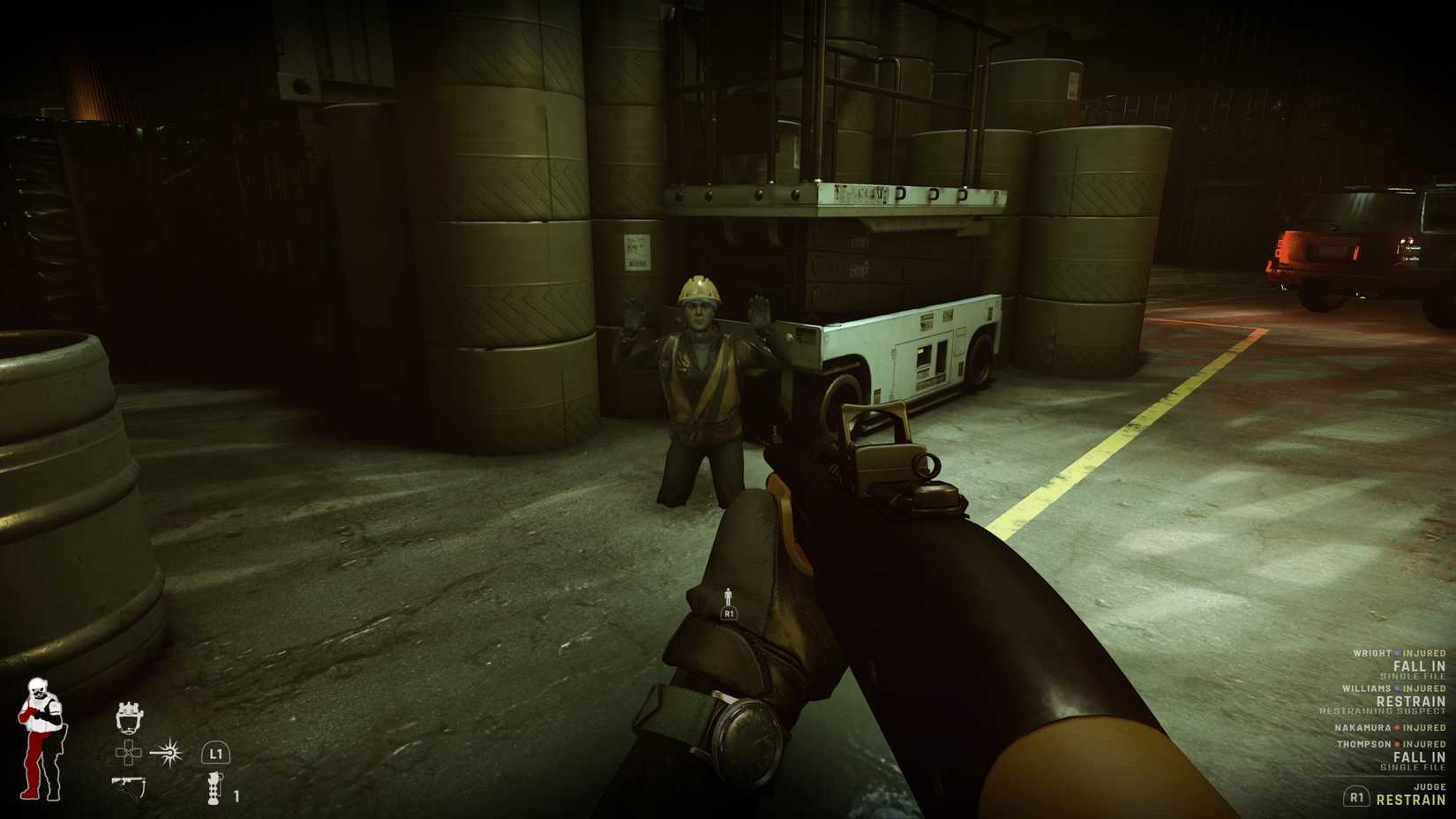Select the gas mask headgear icon
1456x819 pixels.
pyautogui.click(x=130, y=718)
